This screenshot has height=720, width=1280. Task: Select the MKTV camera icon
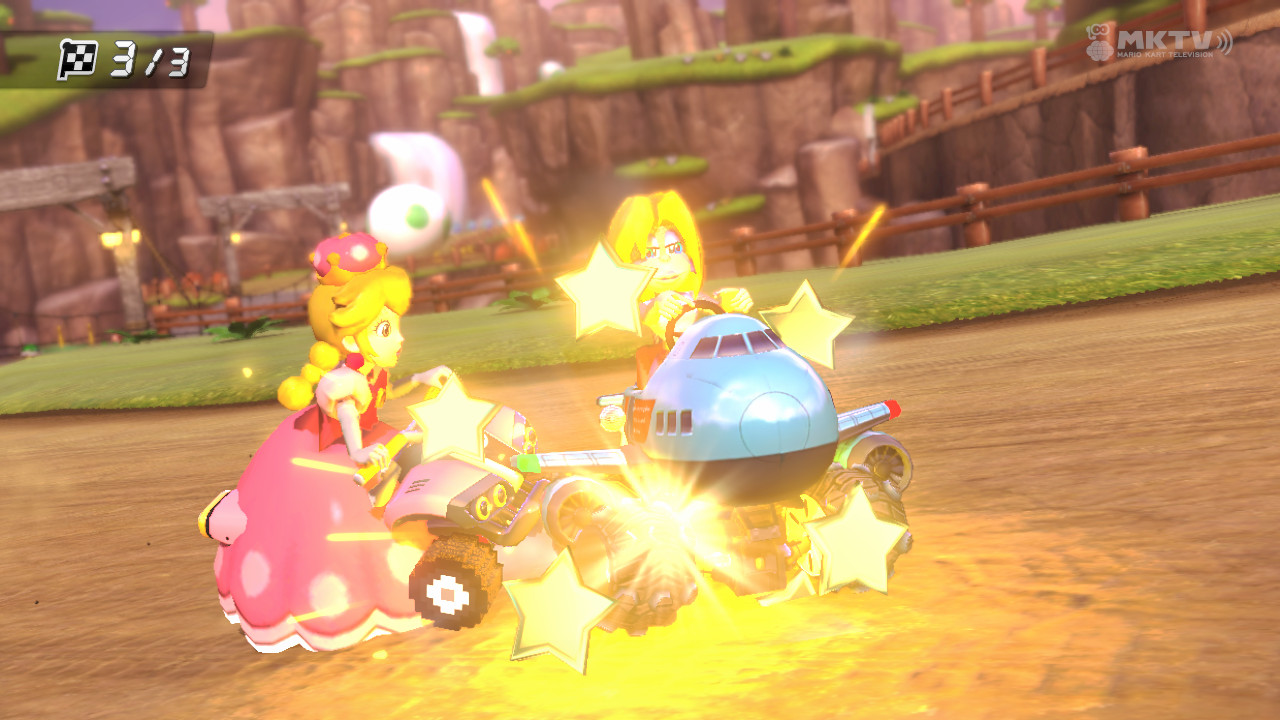pos(1099,42)
